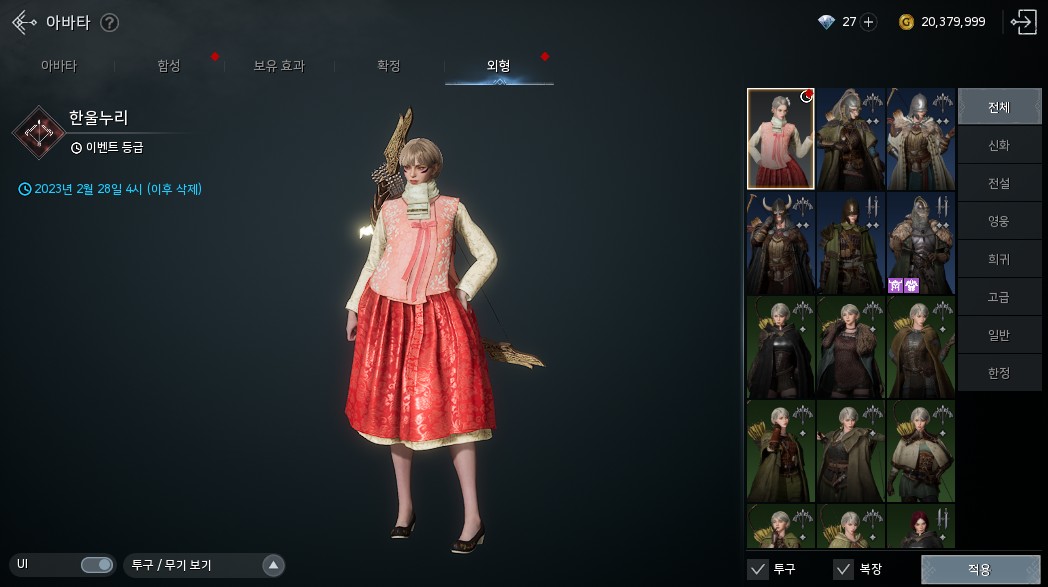Image resolution: width=1048 pixels, height=587 pixels.
Task: Toggle the UI switch
Action: pos(97,565)
